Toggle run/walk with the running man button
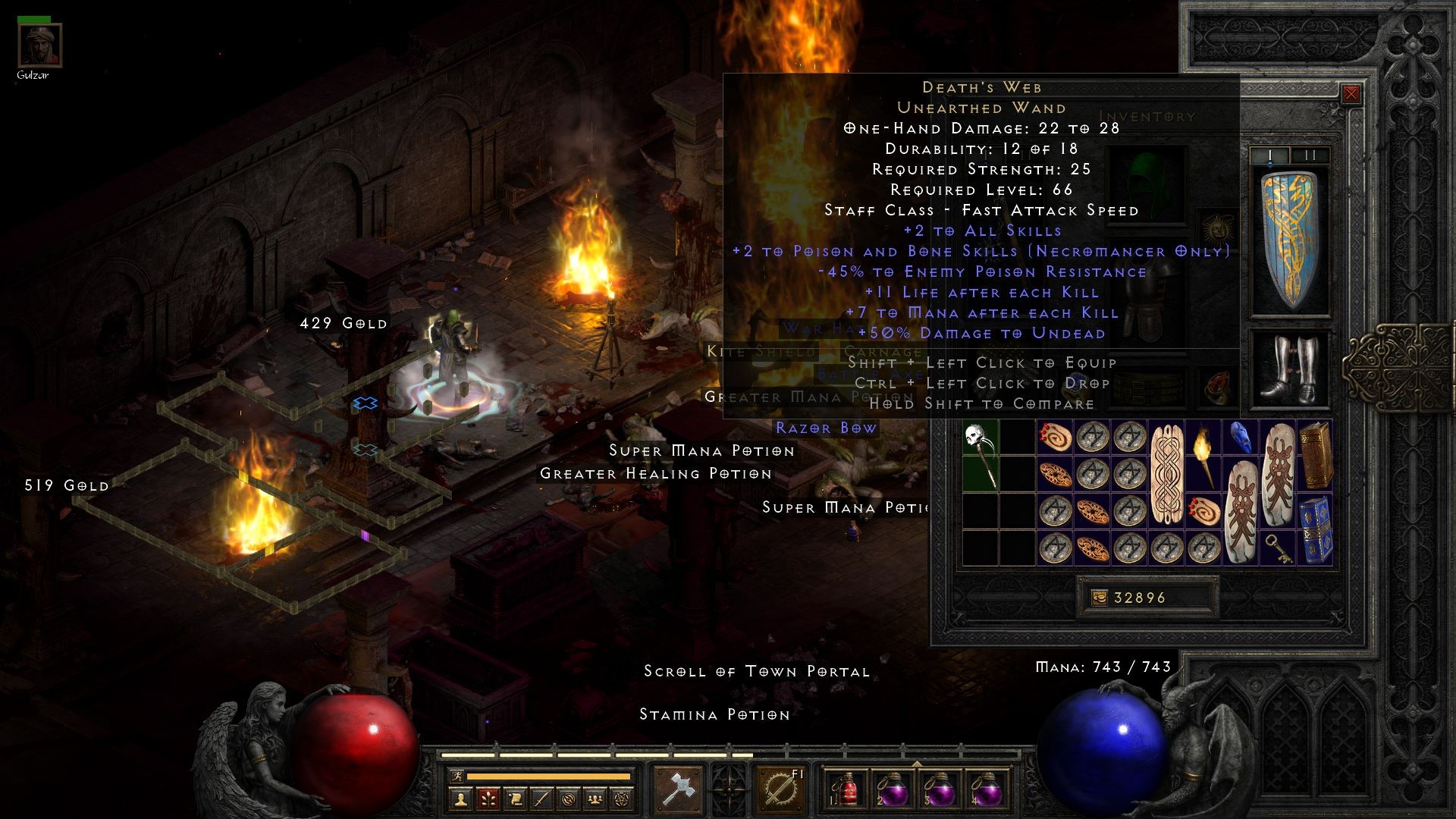The width and height of the screenshot is (1456, 819). tap(457, 777)
